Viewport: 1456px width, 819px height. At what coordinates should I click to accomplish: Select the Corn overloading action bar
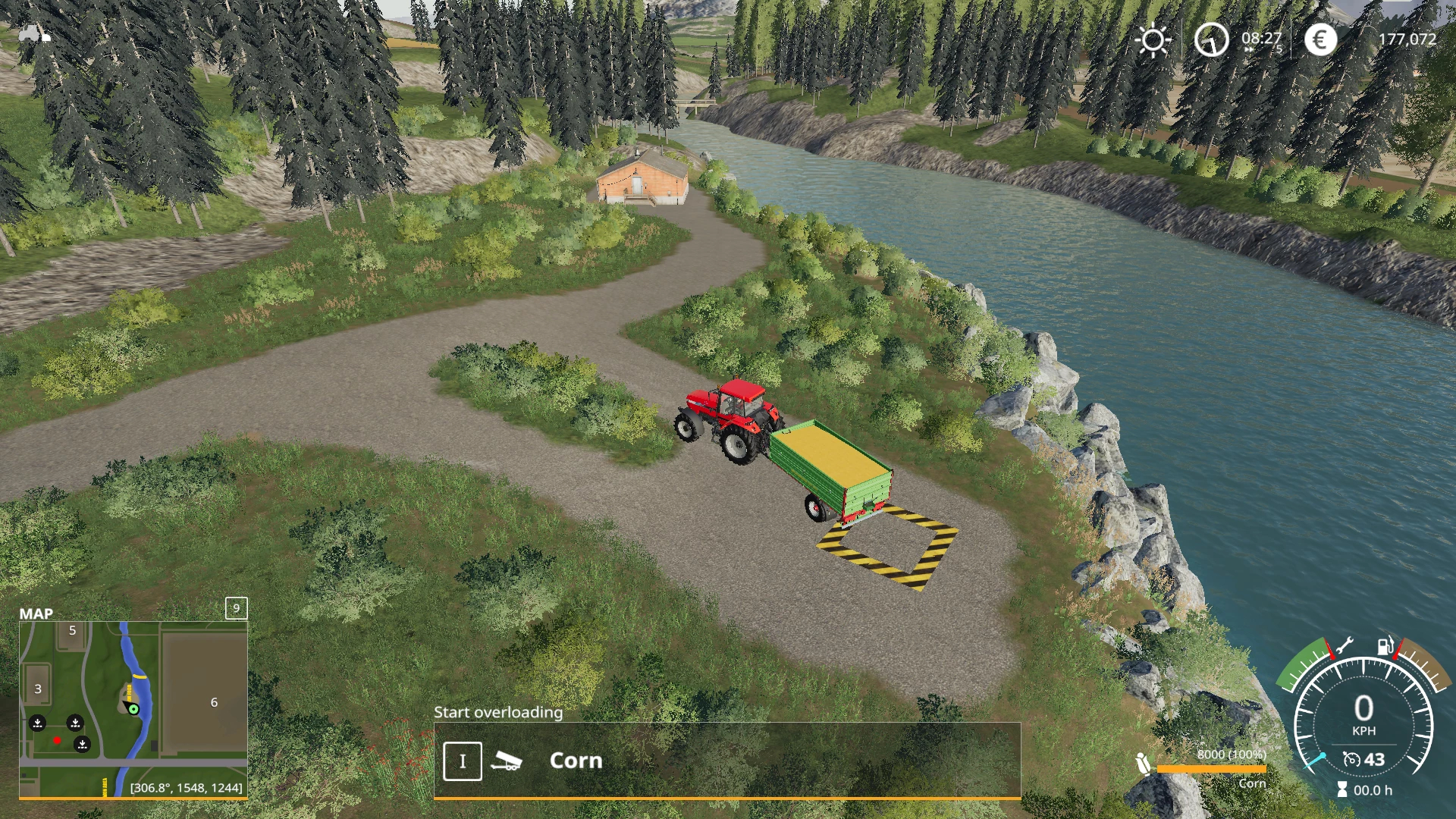click(726, 761)
